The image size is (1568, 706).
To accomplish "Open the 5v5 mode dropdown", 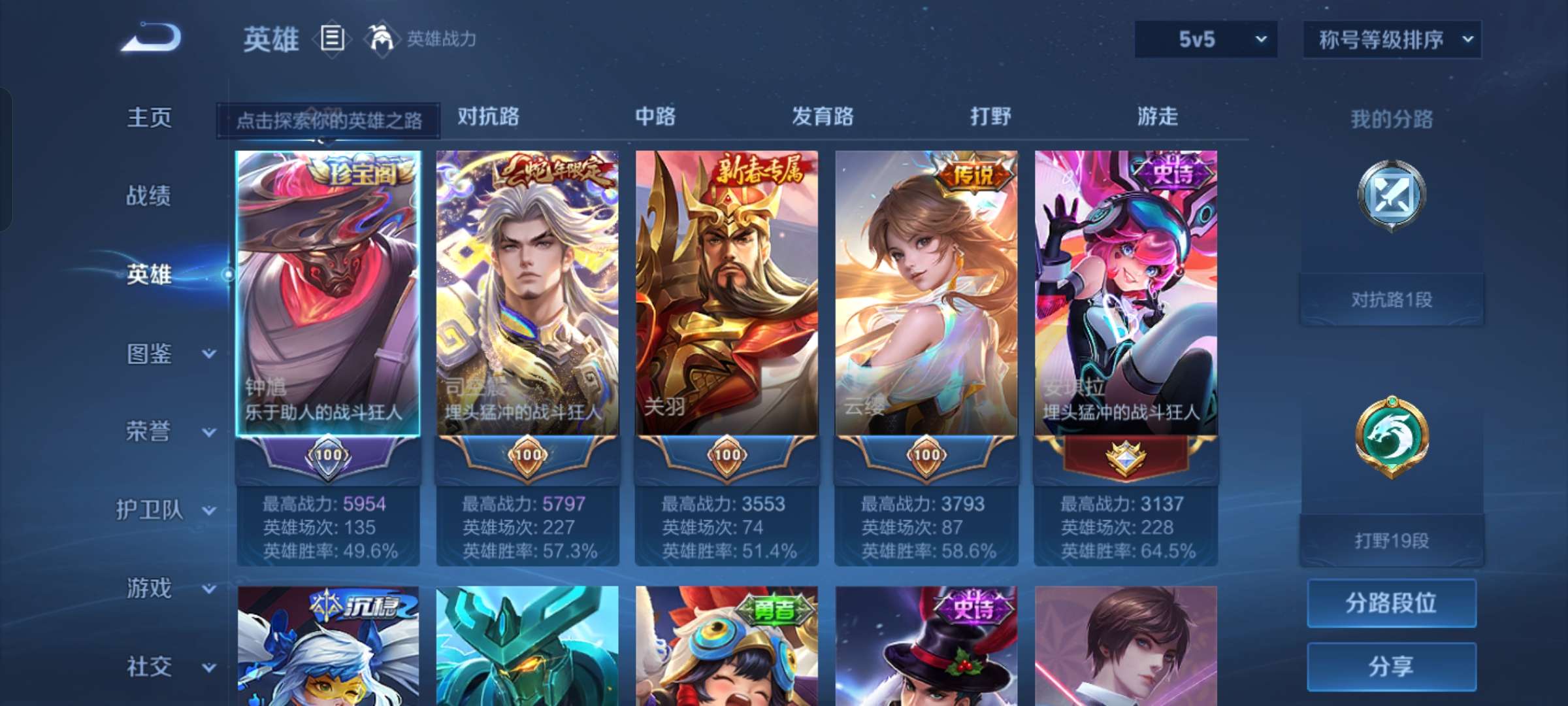I will (1205, 39).
